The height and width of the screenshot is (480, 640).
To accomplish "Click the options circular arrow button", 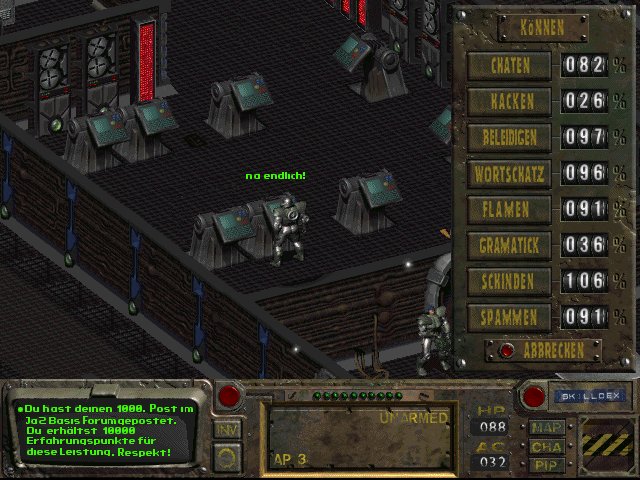I will [x=227, y=459].
